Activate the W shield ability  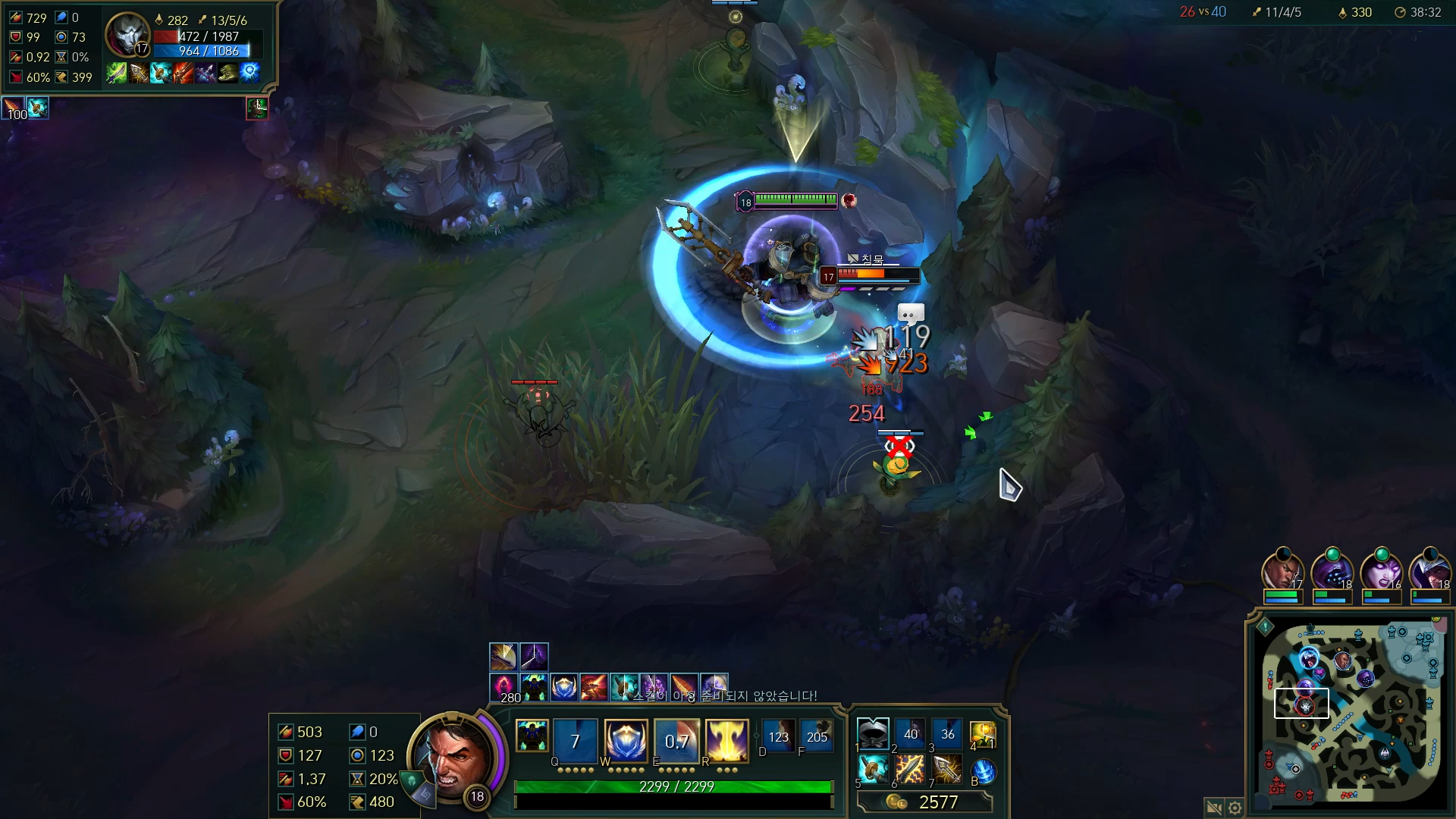coord(626,740)
